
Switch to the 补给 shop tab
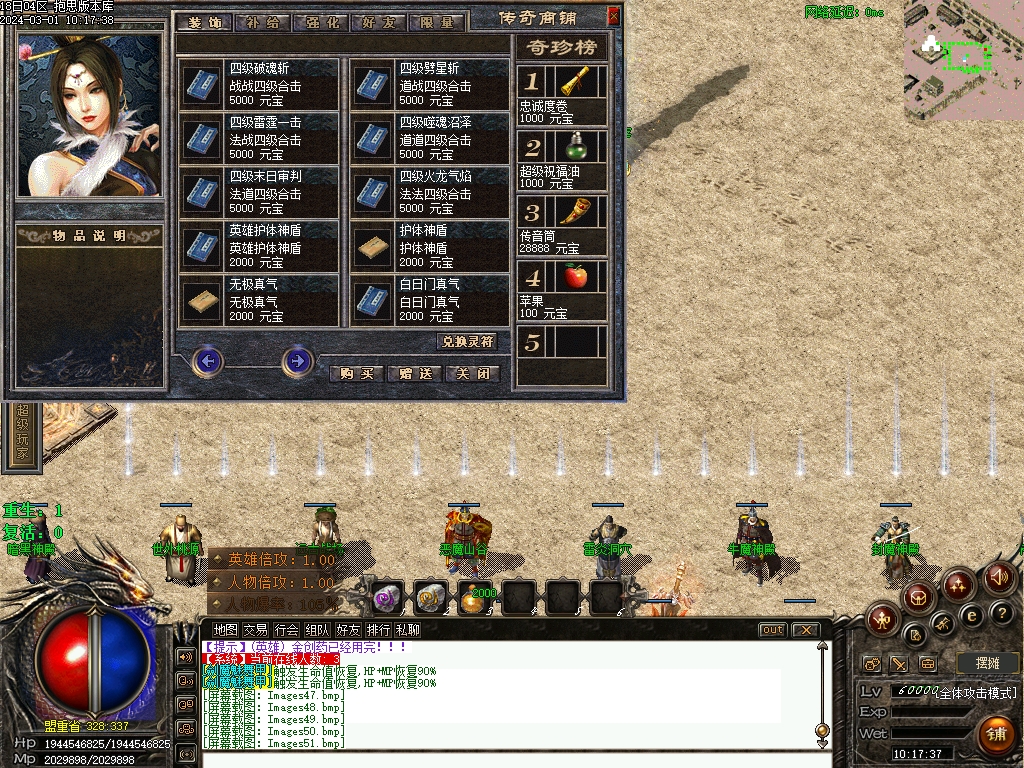261,22
